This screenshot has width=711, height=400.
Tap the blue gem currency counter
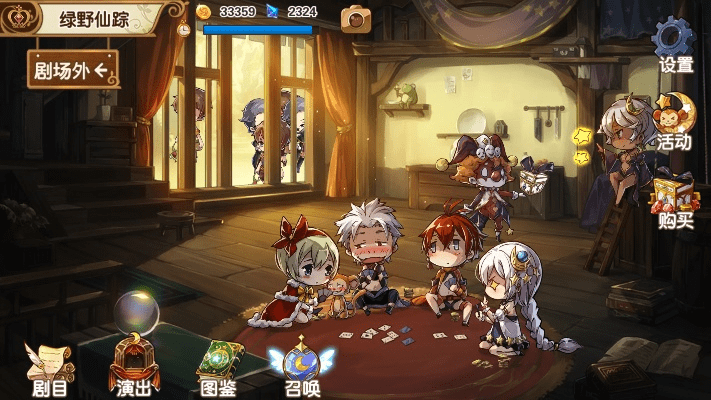[x=294, y=12]
